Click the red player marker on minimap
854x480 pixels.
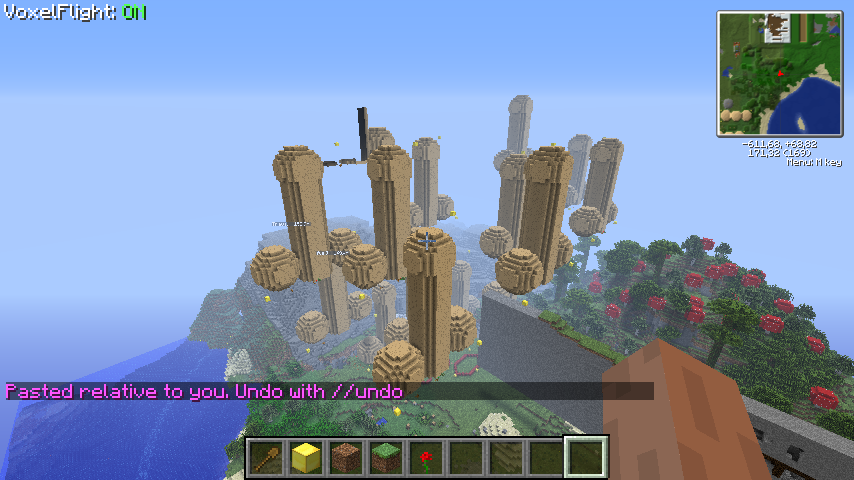[x=780, y=73]
